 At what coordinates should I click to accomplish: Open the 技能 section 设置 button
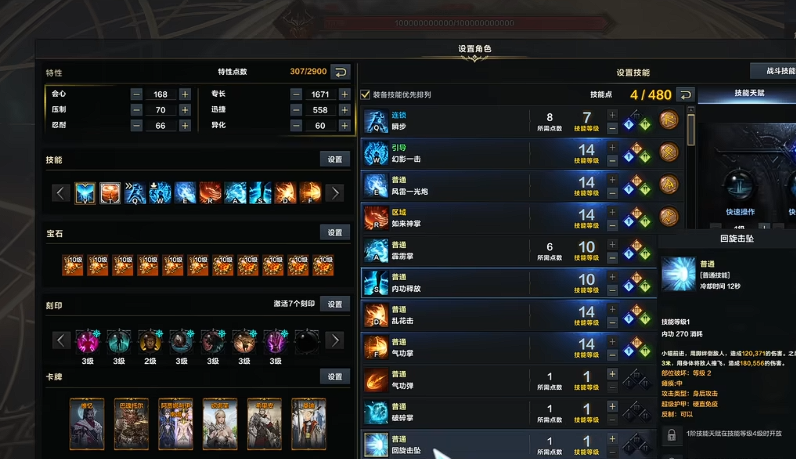(x=334, y=159)
